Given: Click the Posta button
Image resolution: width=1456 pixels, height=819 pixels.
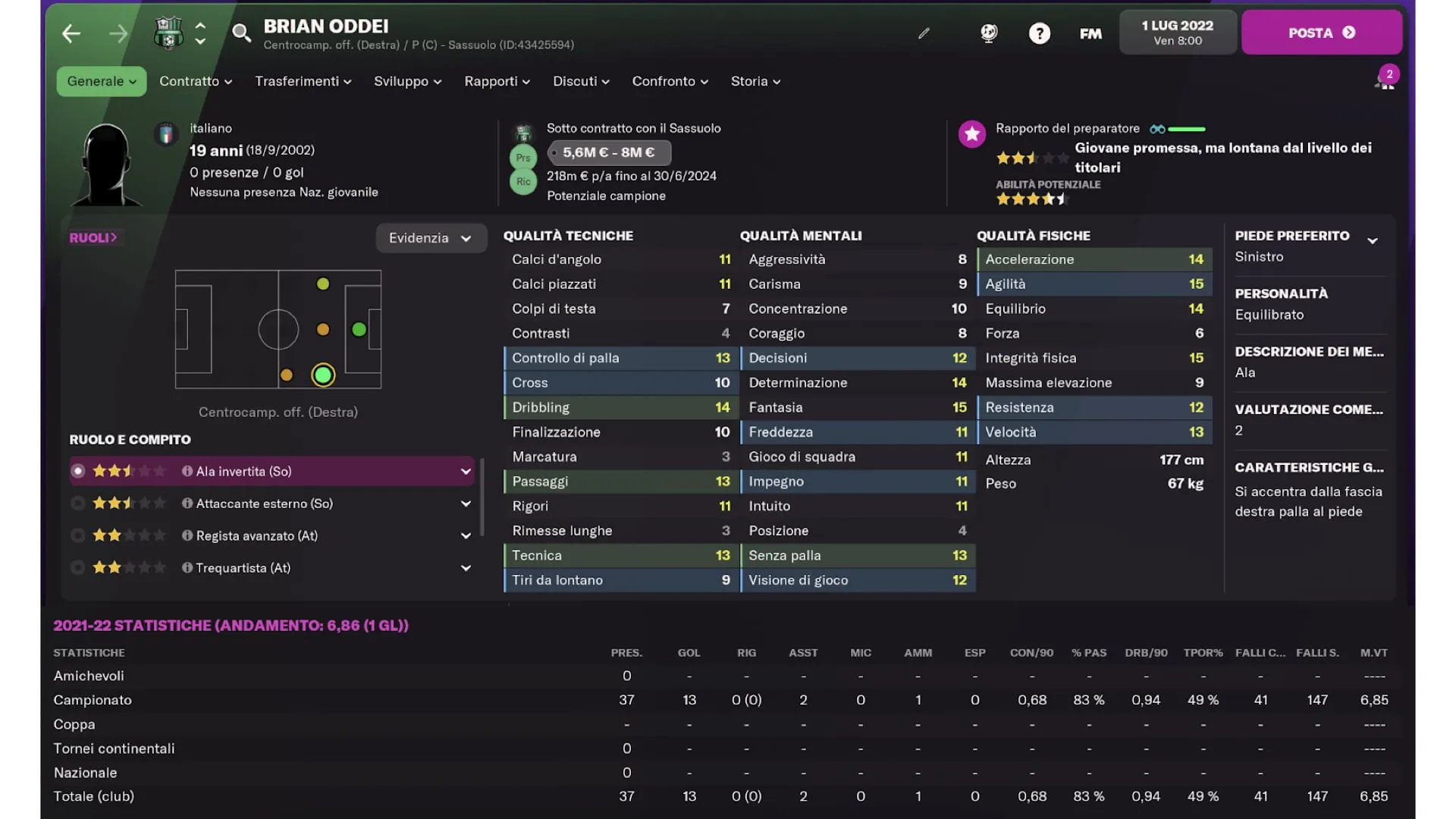Looking at the screenshot, I should tap(1323, 33).
